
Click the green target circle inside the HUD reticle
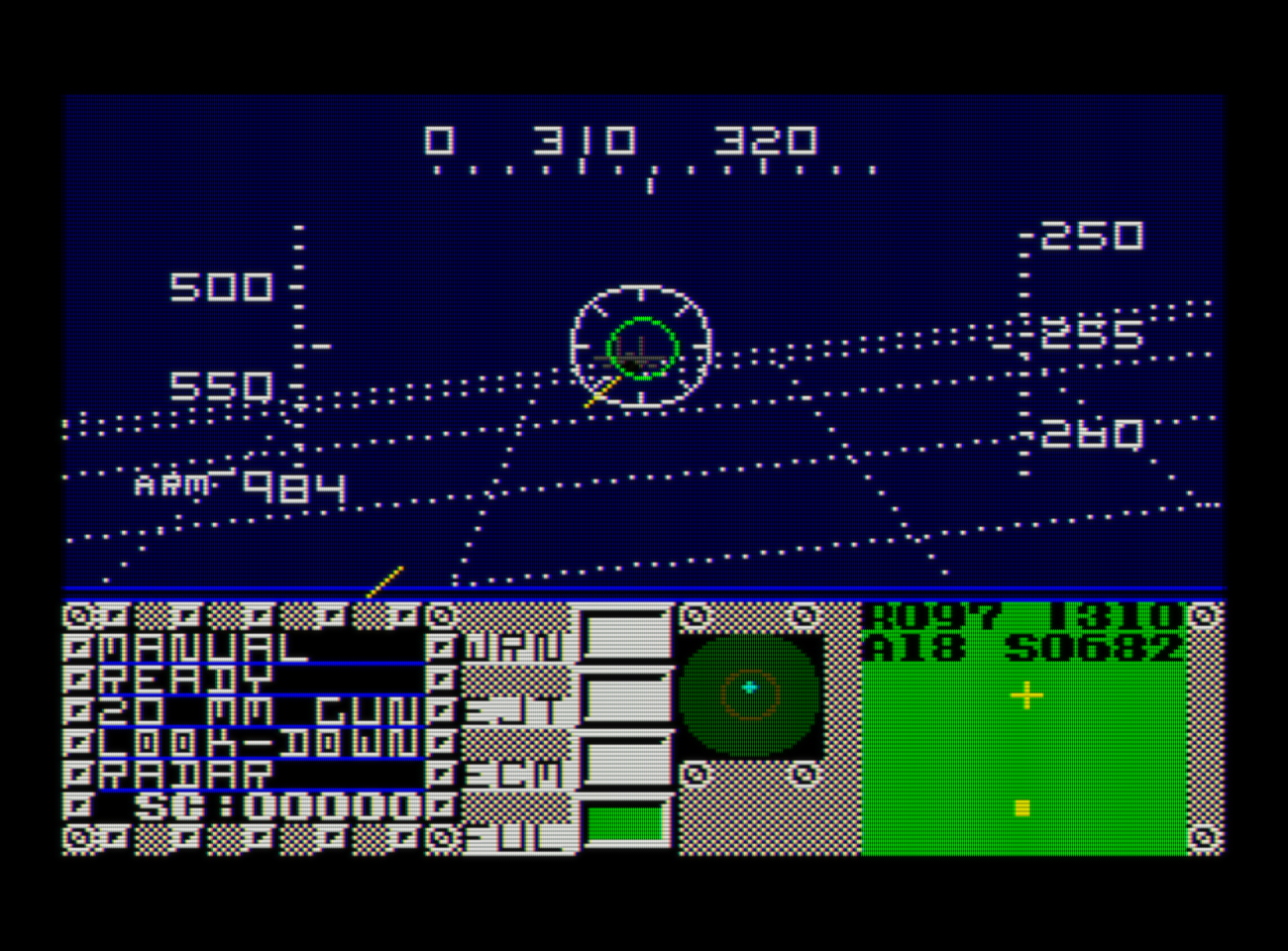(x=641, y=349)
